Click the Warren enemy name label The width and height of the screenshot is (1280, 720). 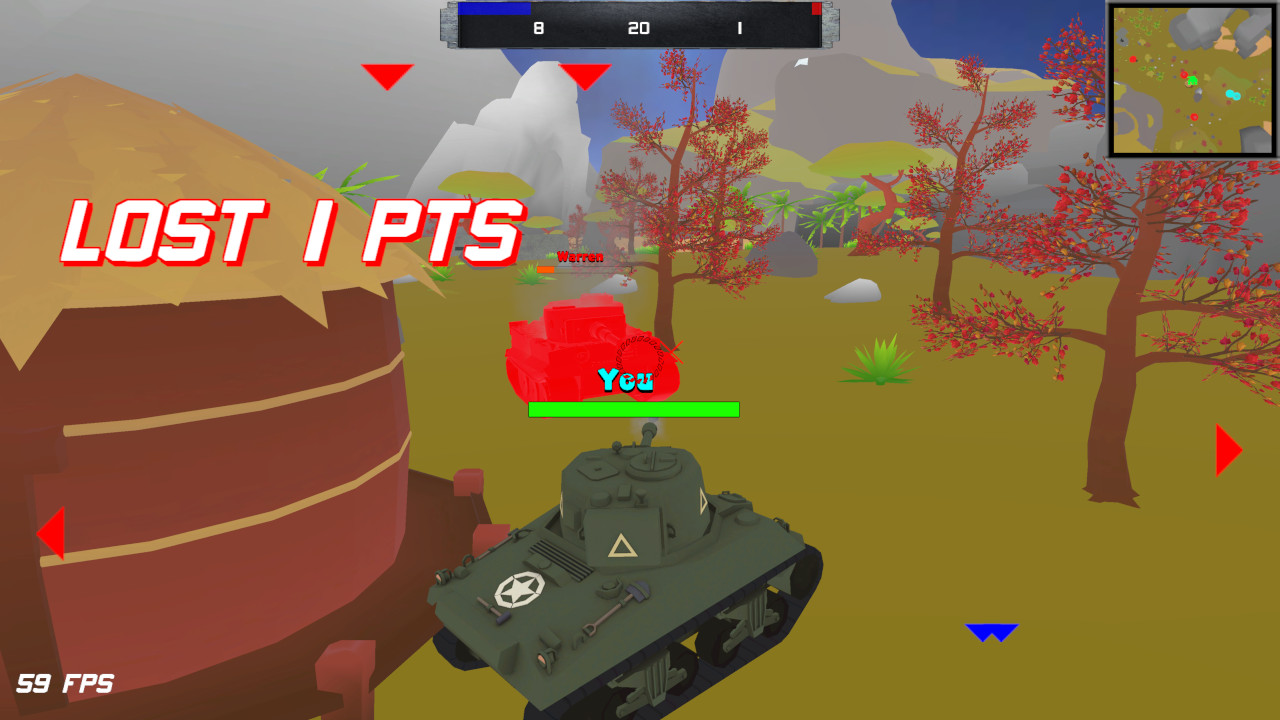(580, 257)
